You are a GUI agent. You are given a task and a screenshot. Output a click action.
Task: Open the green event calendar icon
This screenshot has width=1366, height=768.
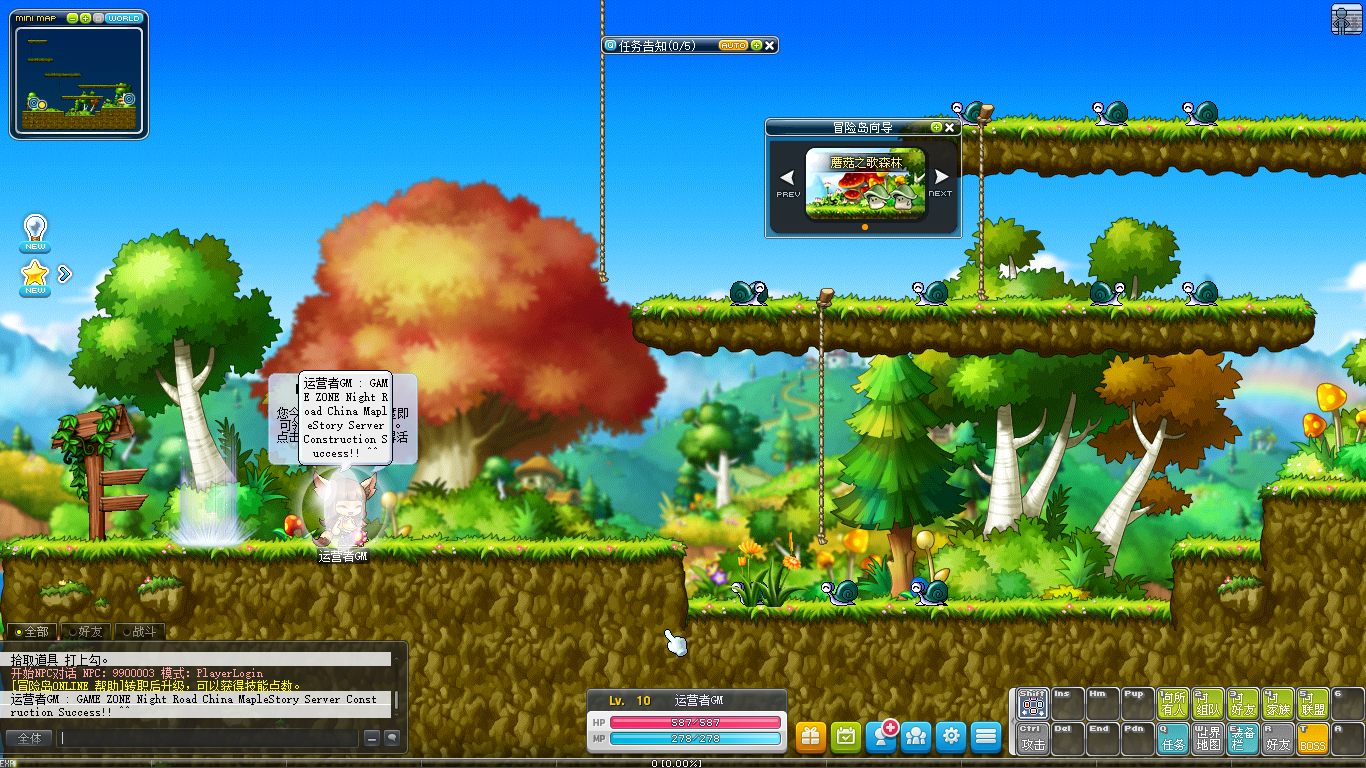845,737
